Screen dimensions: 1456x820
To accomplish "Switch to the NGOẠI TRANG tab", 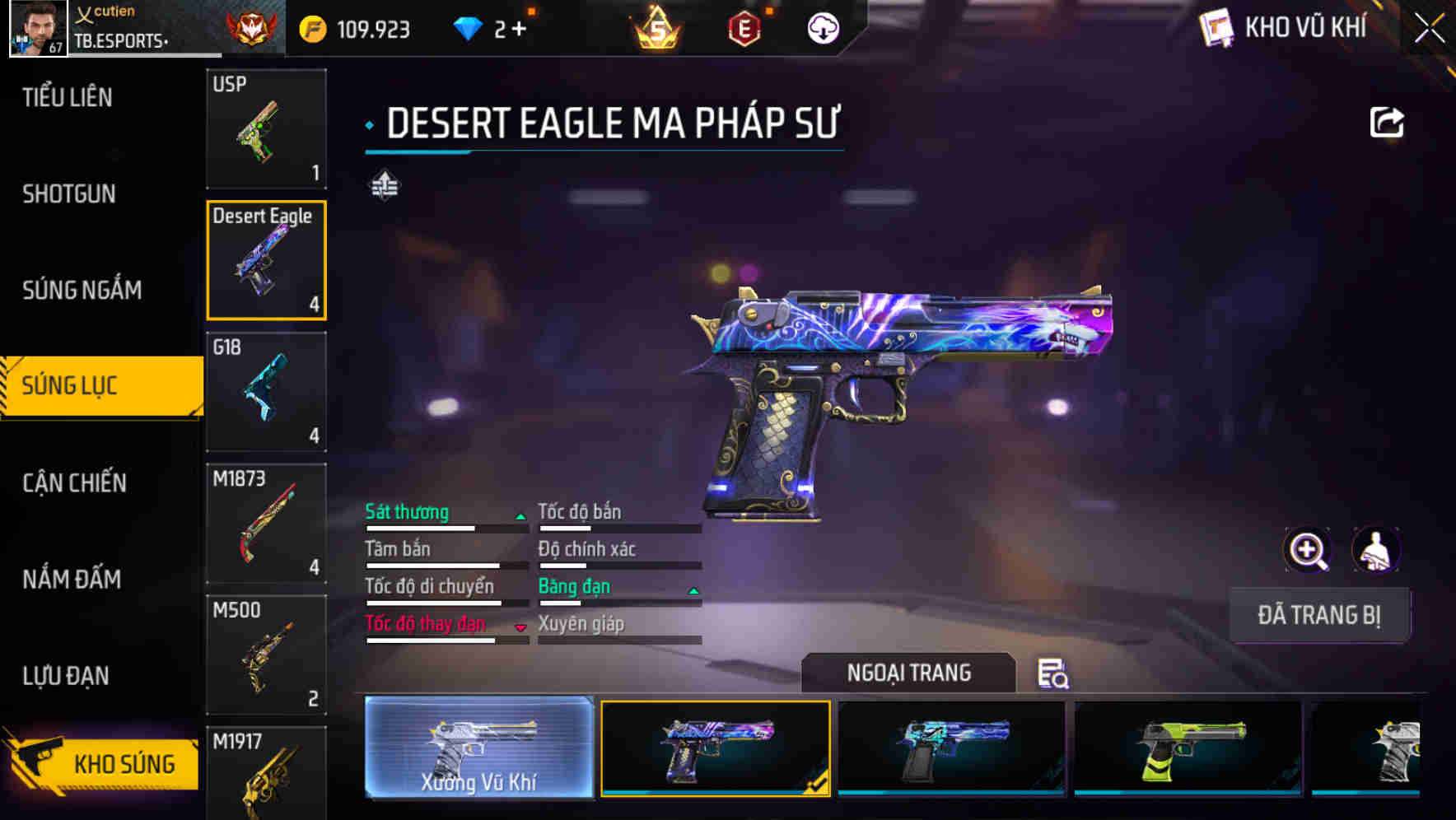I will 910,672.
